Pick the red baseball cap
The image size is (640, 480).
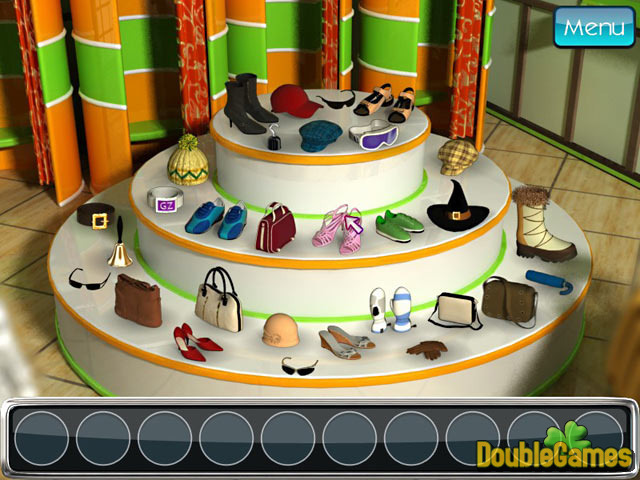(x=295, y=101)
